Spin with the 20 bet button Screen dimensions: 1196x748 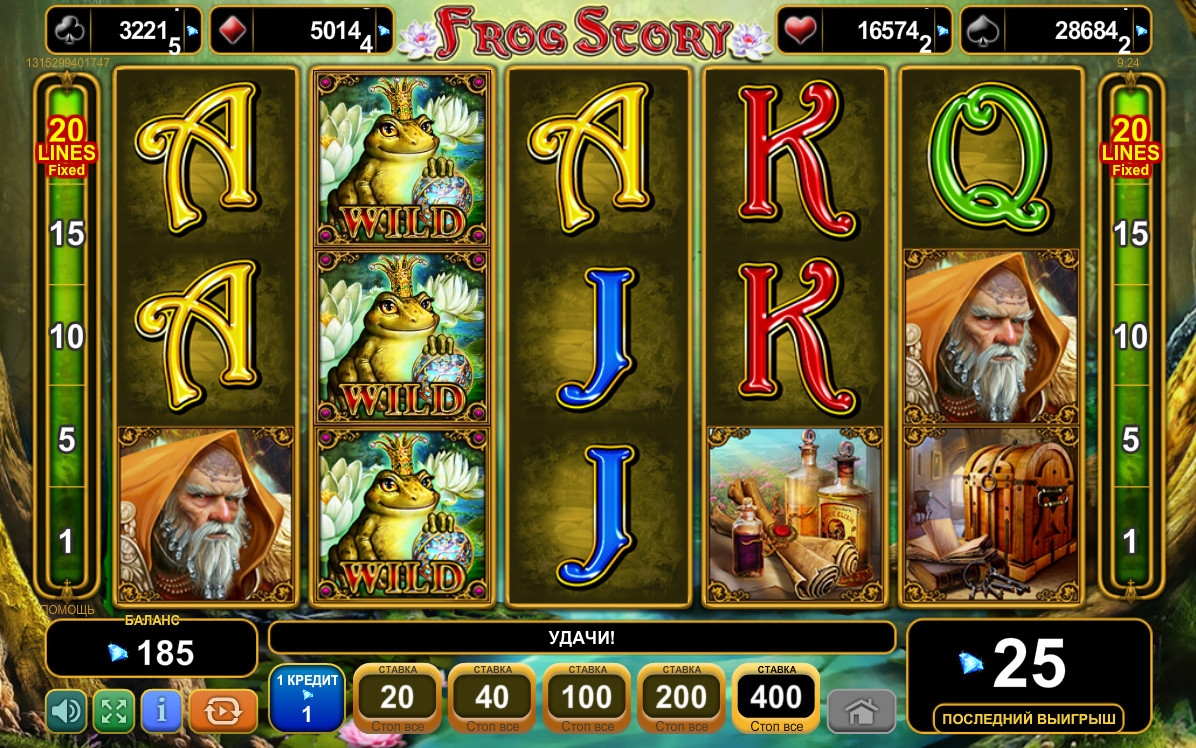tap(397, 698)
